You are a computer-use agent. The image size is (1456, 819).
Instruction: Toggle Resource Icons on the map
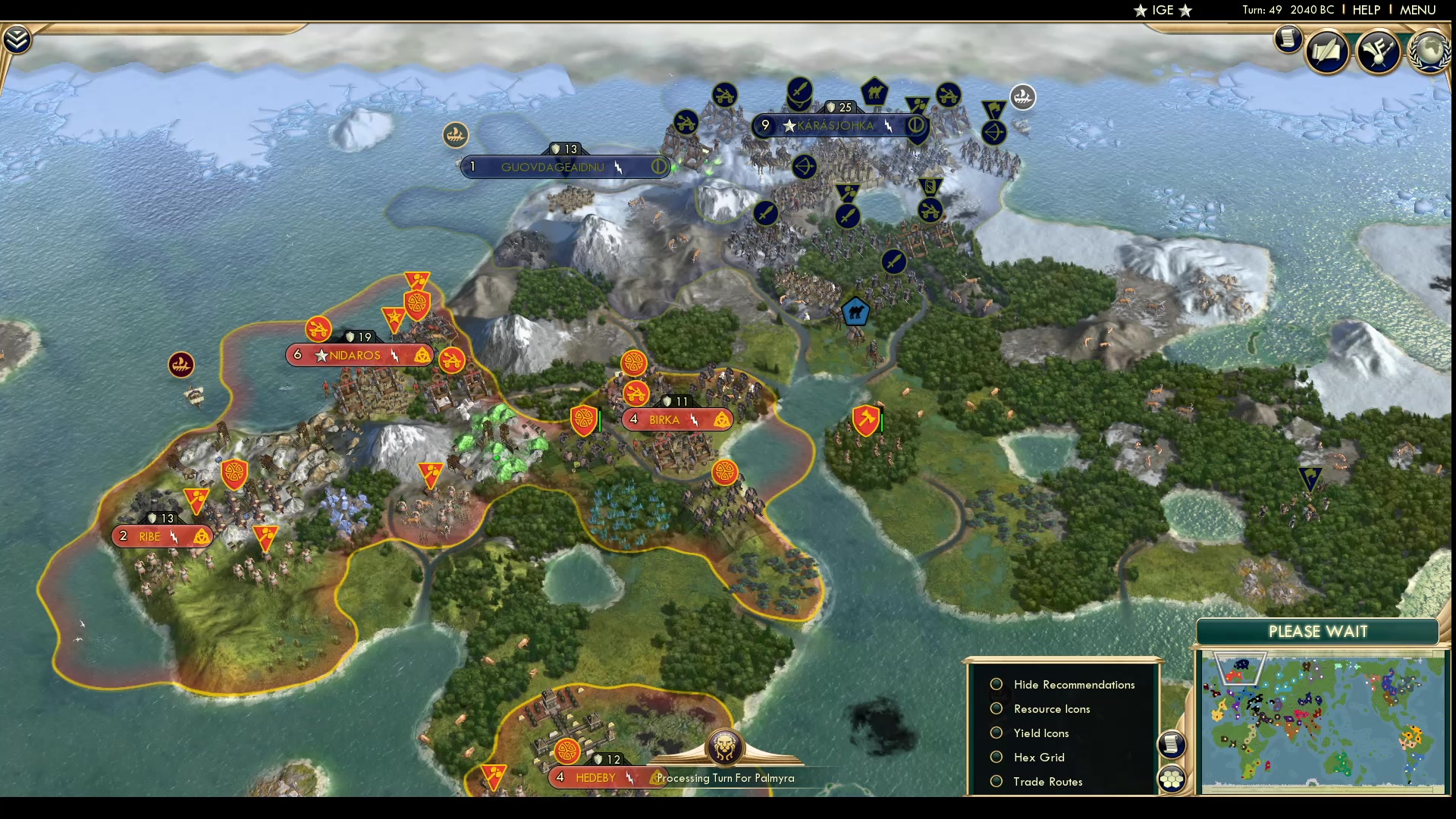(x=996, y=708)
